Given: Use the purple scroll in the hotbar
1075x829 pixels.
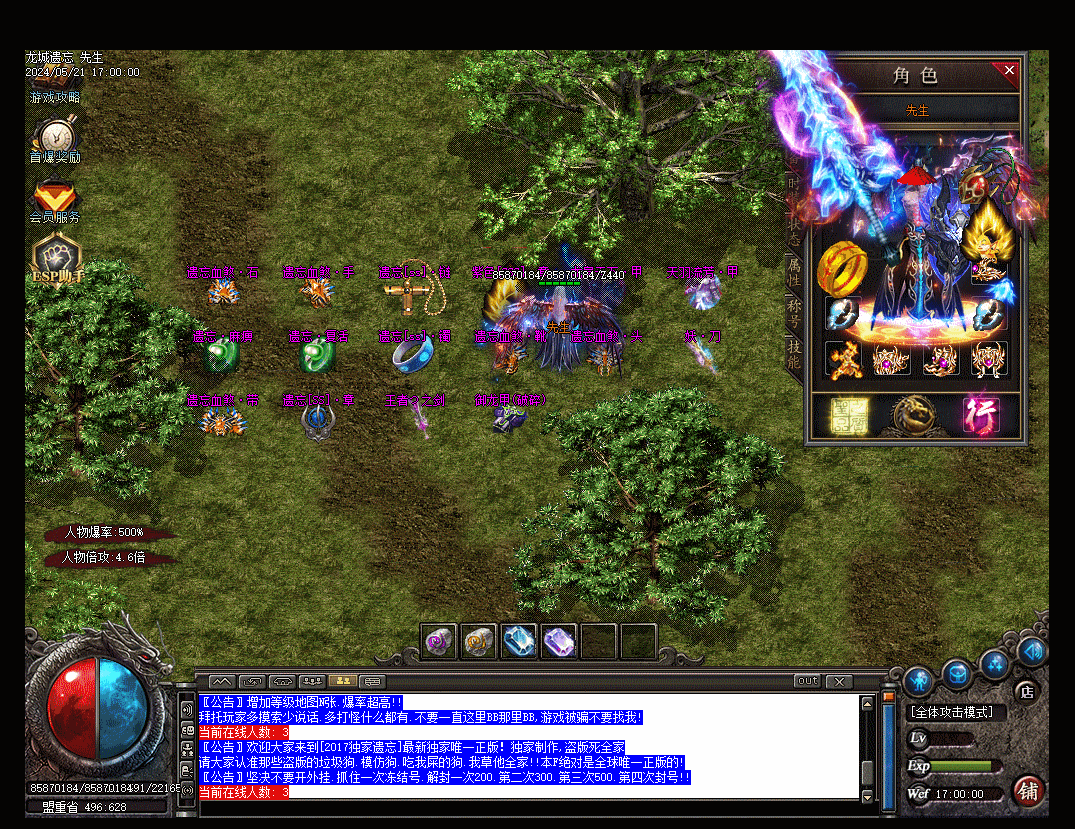Looking at the screenshot, I should tap(439, 641).
